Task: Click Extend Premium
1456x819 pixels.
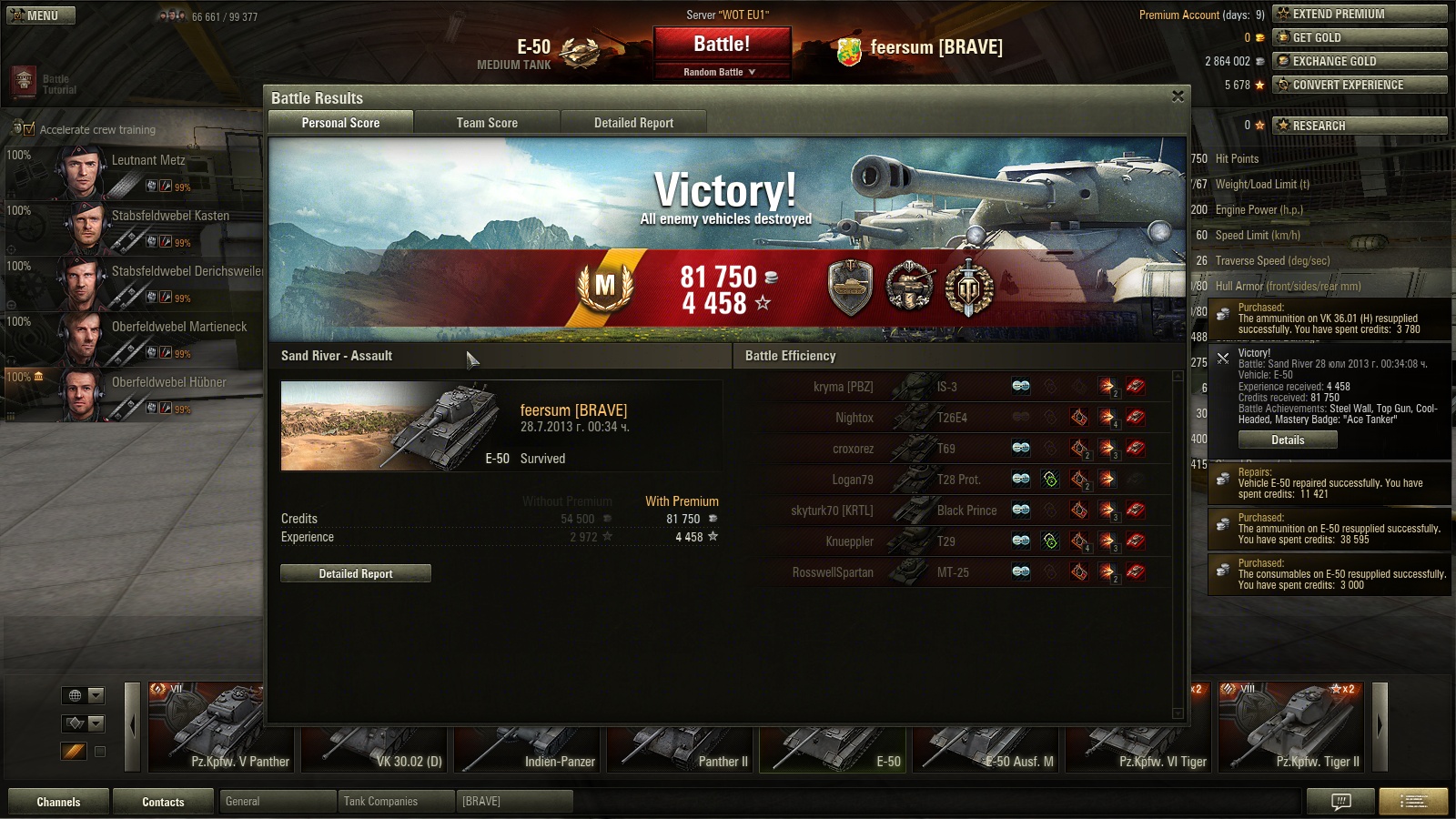Action: [x=1360, y=14]
